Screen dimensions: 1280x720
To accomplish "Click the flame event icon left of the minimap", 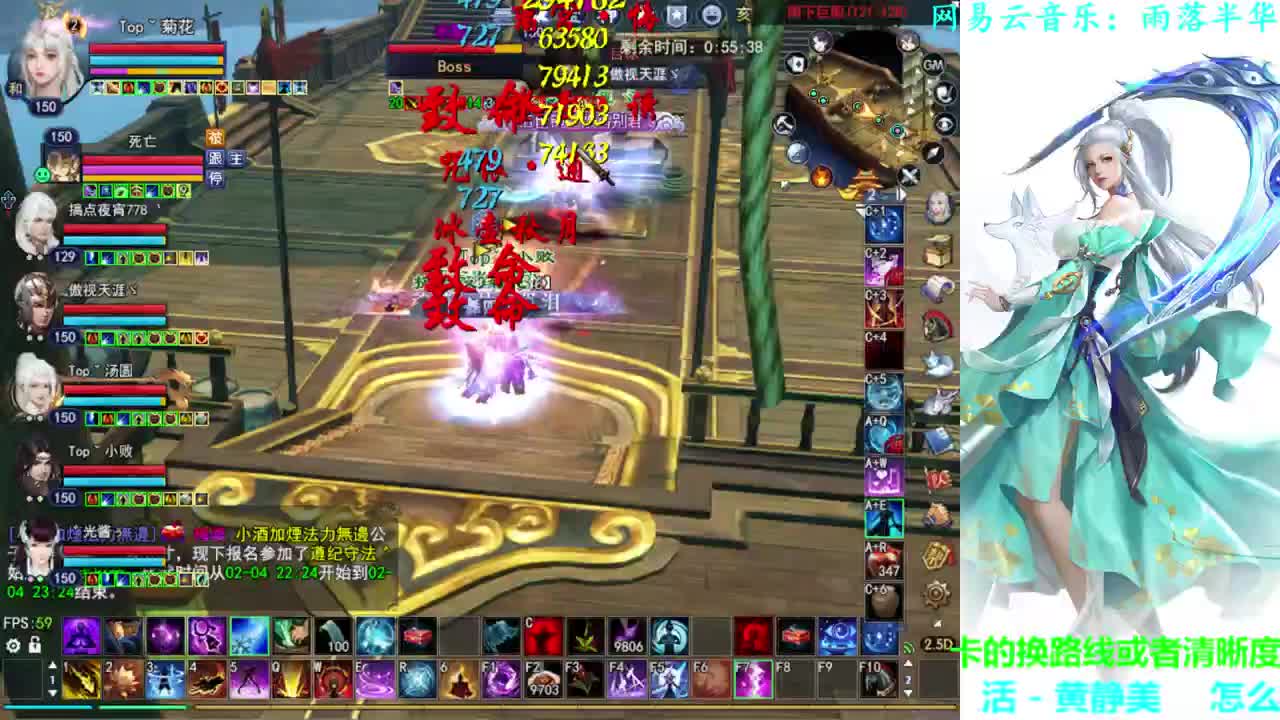I will 822,178.
